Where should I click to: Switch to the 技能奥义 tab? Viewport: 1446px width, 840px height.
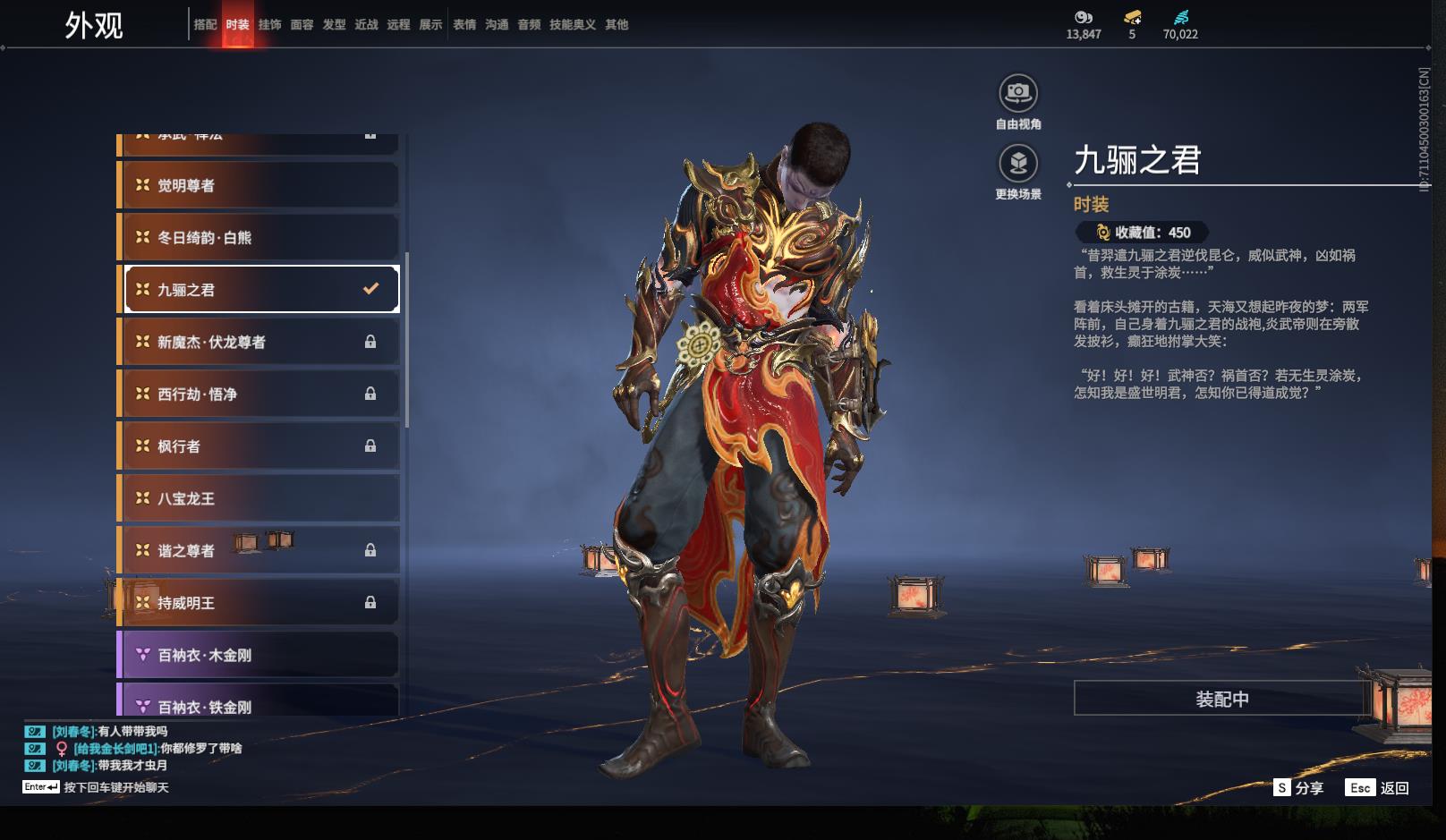pos(572,25)
